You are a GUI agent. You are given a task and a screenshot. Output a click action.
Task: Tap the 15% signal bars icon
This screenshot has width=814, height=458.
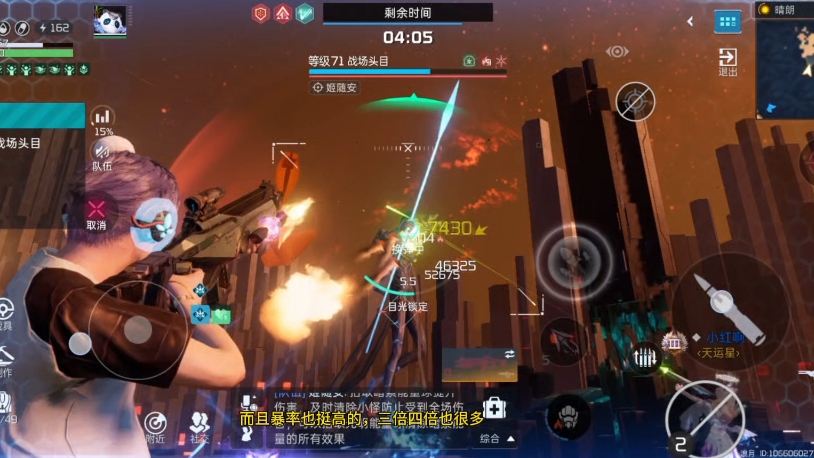[102, 119]
